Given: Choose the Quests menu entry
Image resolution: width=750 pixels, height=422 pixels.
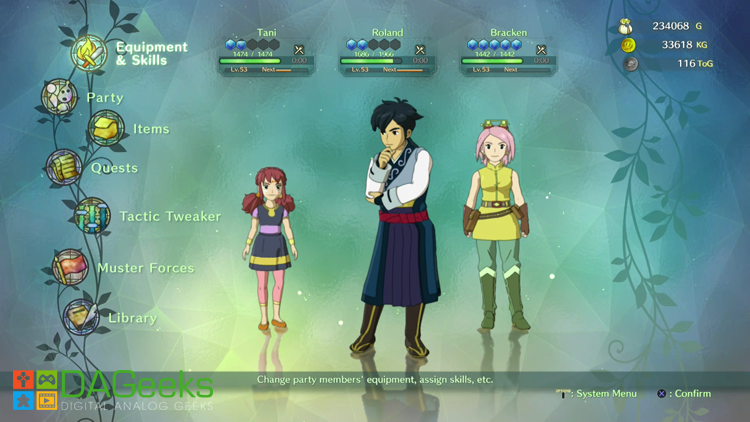Looking at the screenshot, I should pyautogui.click(x=114, y=168).
